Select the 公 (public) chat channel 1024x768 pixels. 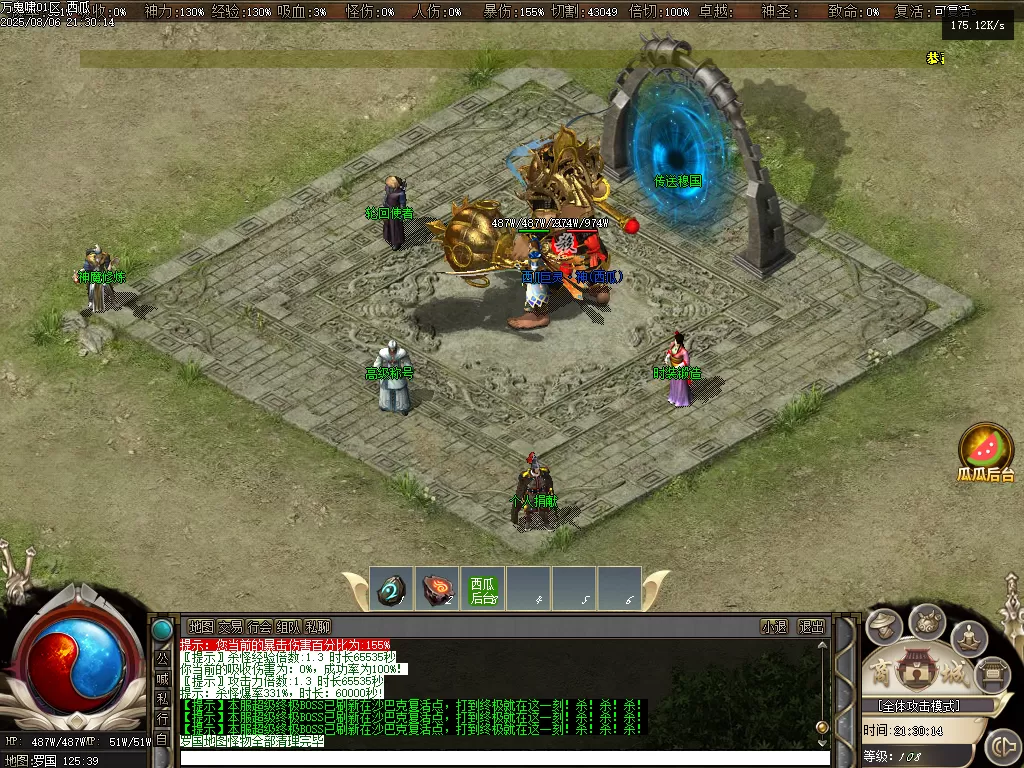coord(162,659)
